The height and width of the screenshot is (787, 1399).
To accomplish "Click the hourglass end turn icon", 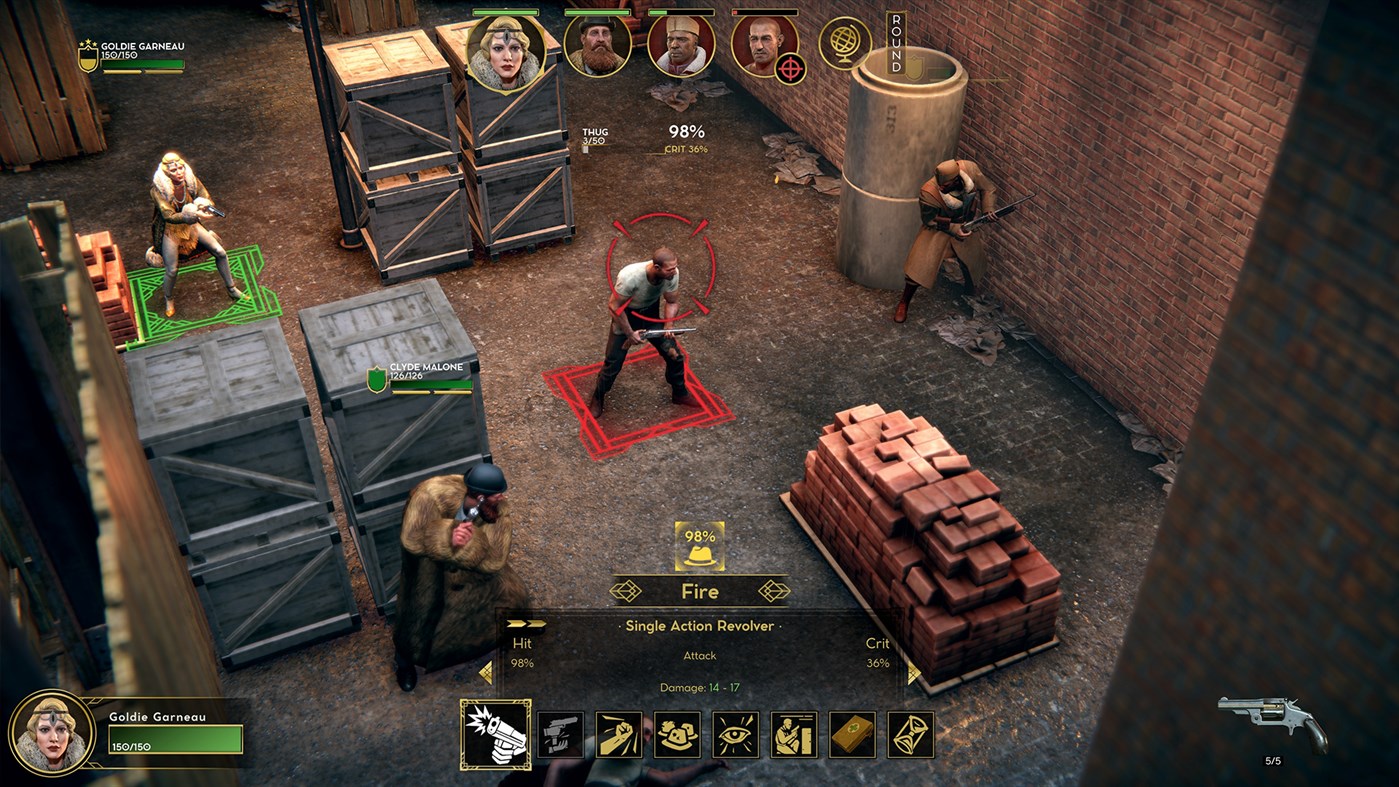I will tap(912, 735).
